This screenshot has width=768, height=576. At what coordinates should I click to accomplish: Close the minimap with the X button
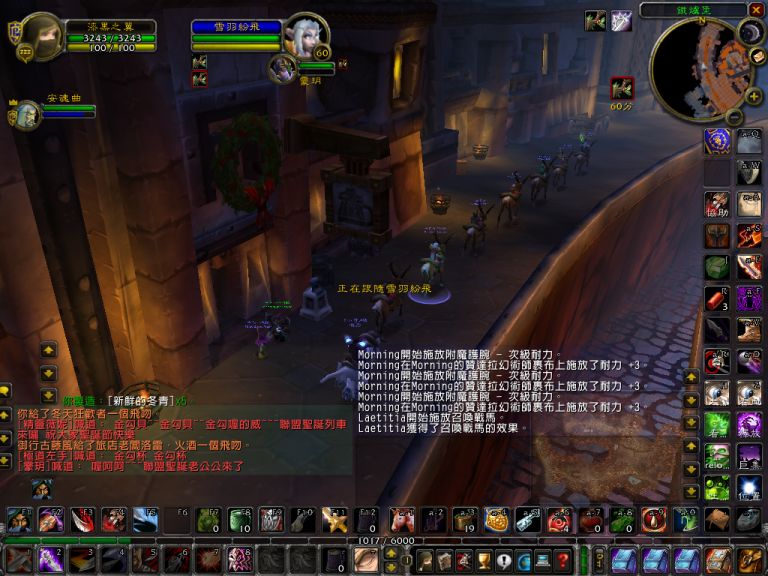tap(756, 10)
